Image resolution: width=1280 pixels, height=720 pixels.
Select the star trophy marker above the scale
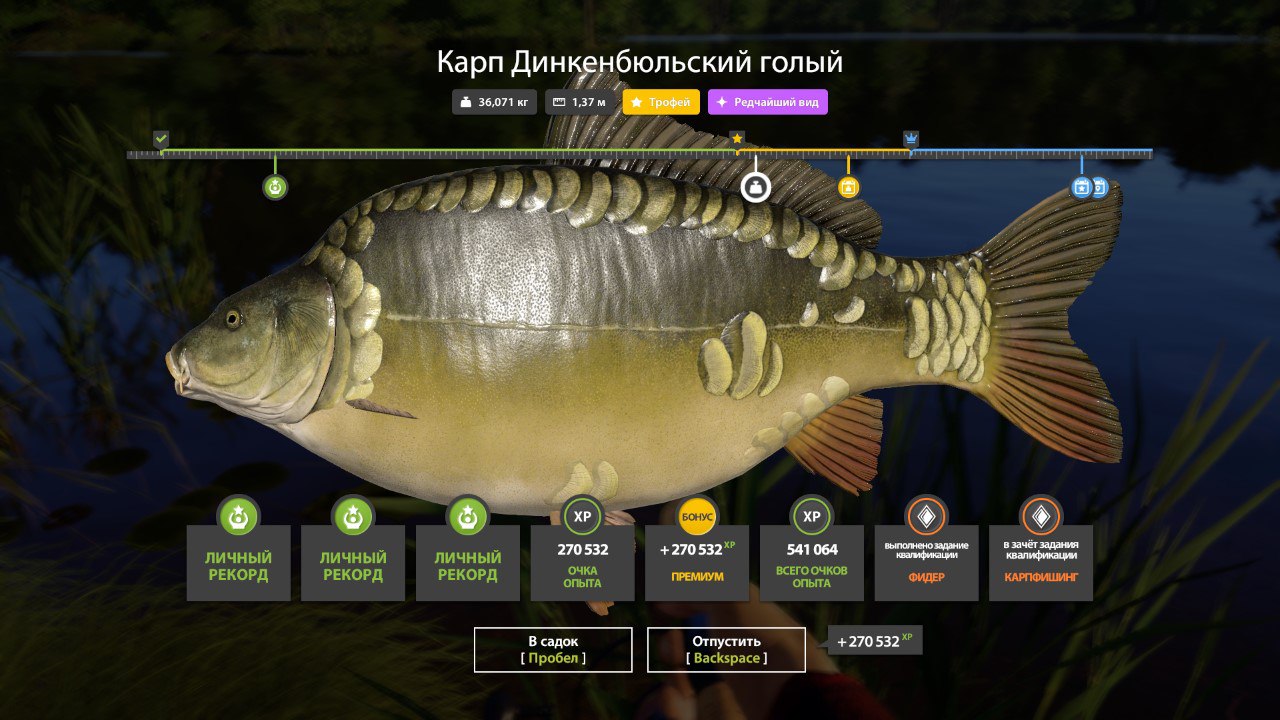pos(738,138)
